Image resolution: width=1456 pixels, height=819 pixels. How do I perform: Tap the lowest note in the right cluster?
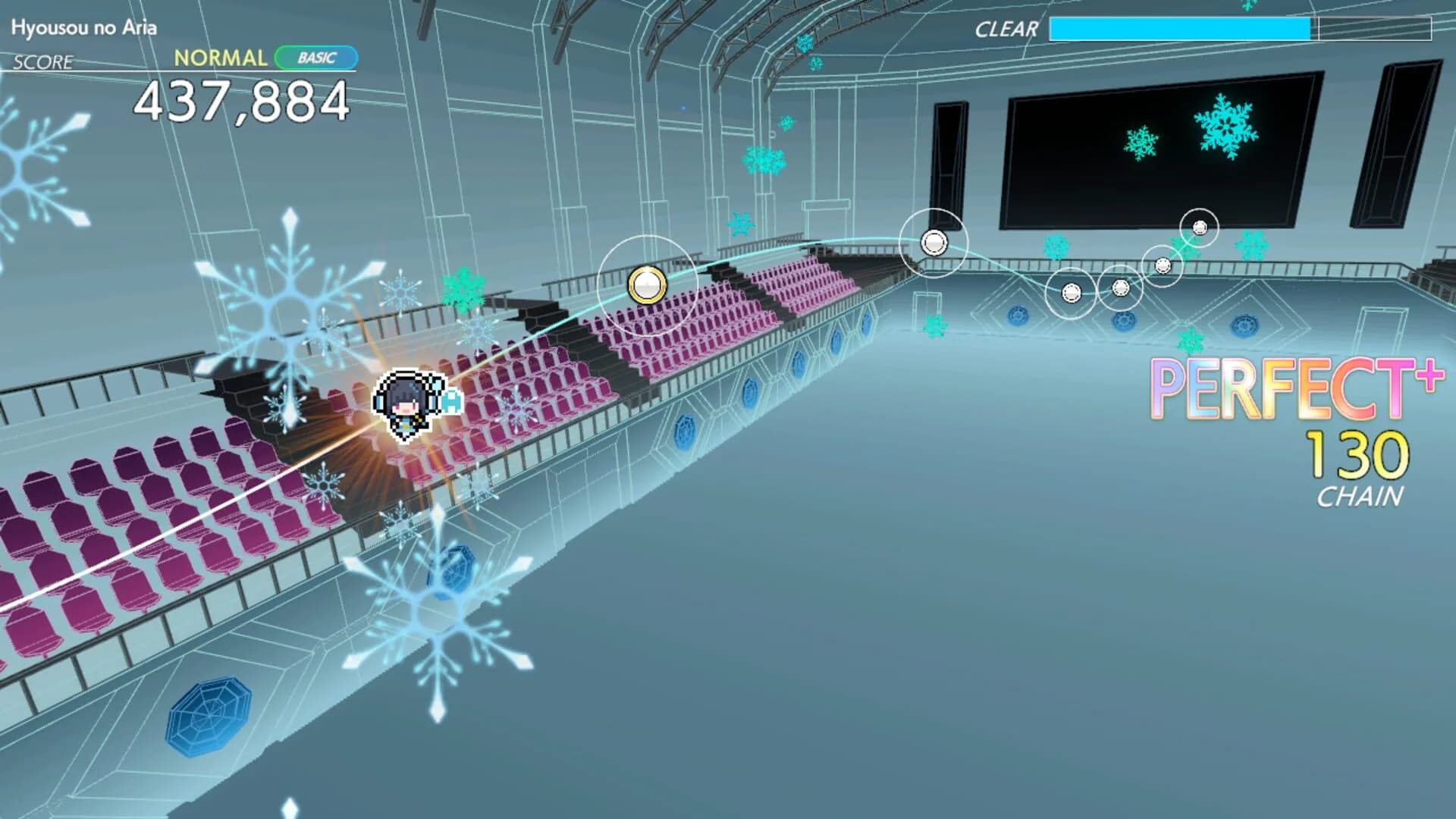pyautogui.click(x=1070, y=292)
